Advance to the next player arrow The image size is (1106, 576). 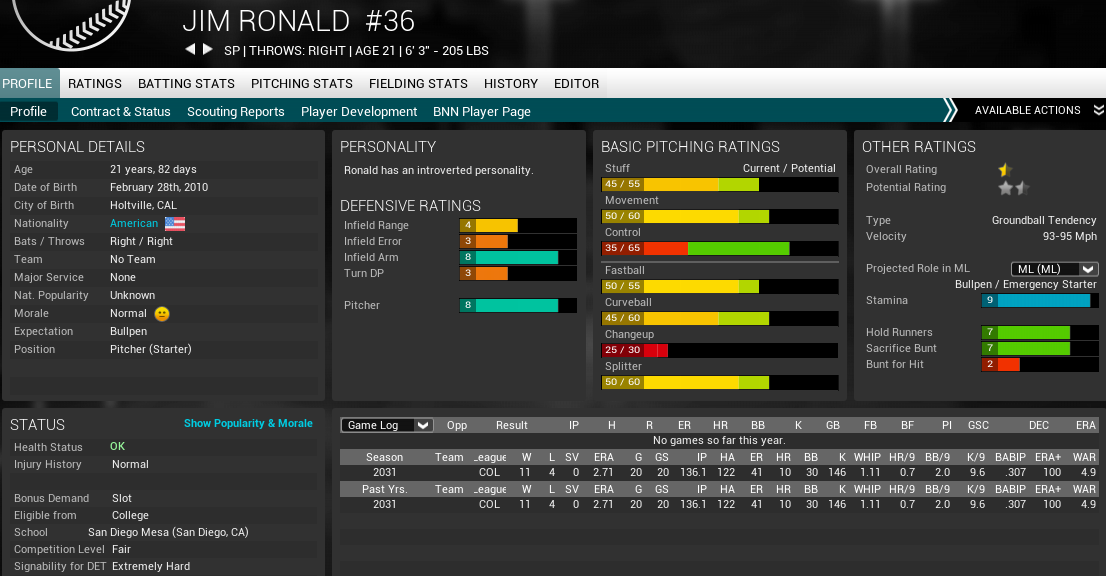tap(208, 50)
